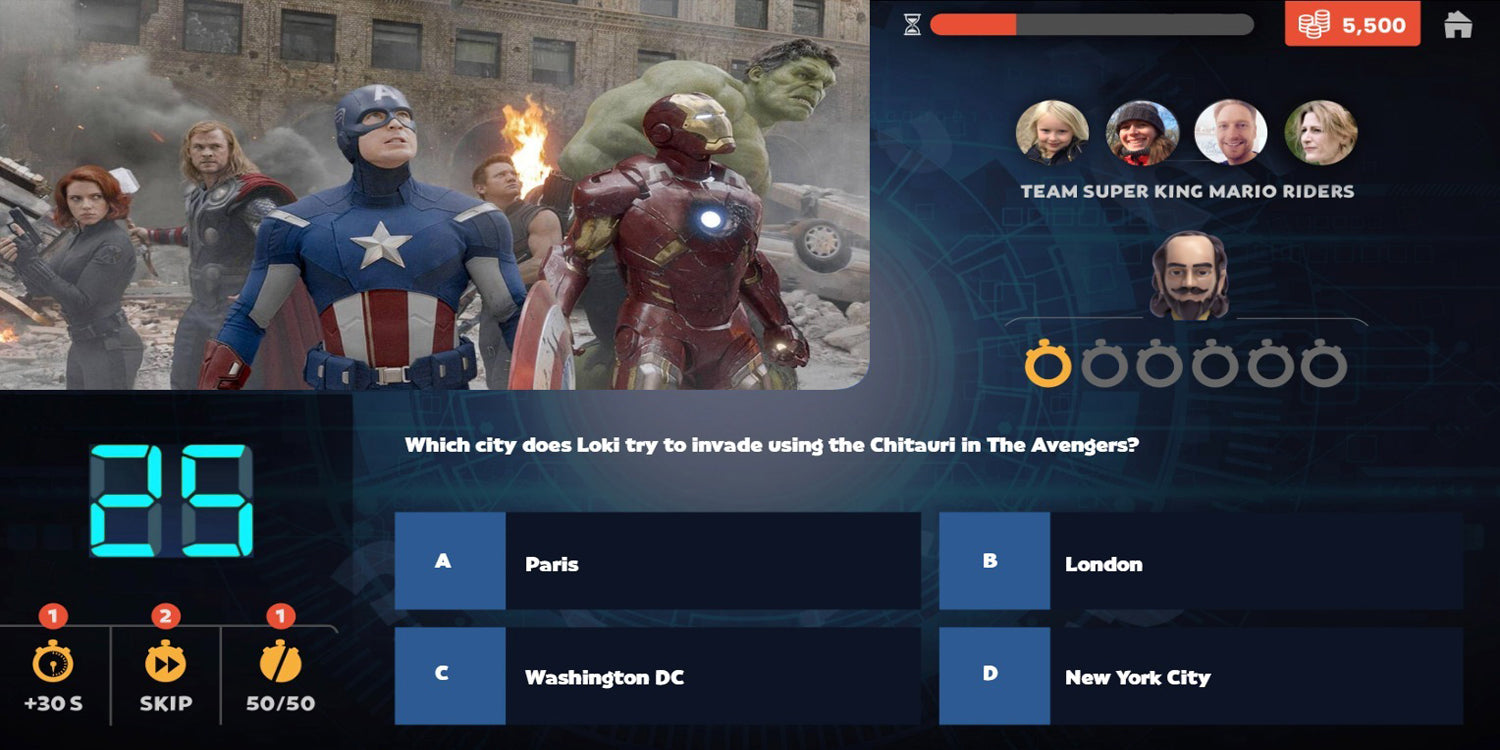
Task: Open the coin balance showing 5,500
Action: (1352, 25)
